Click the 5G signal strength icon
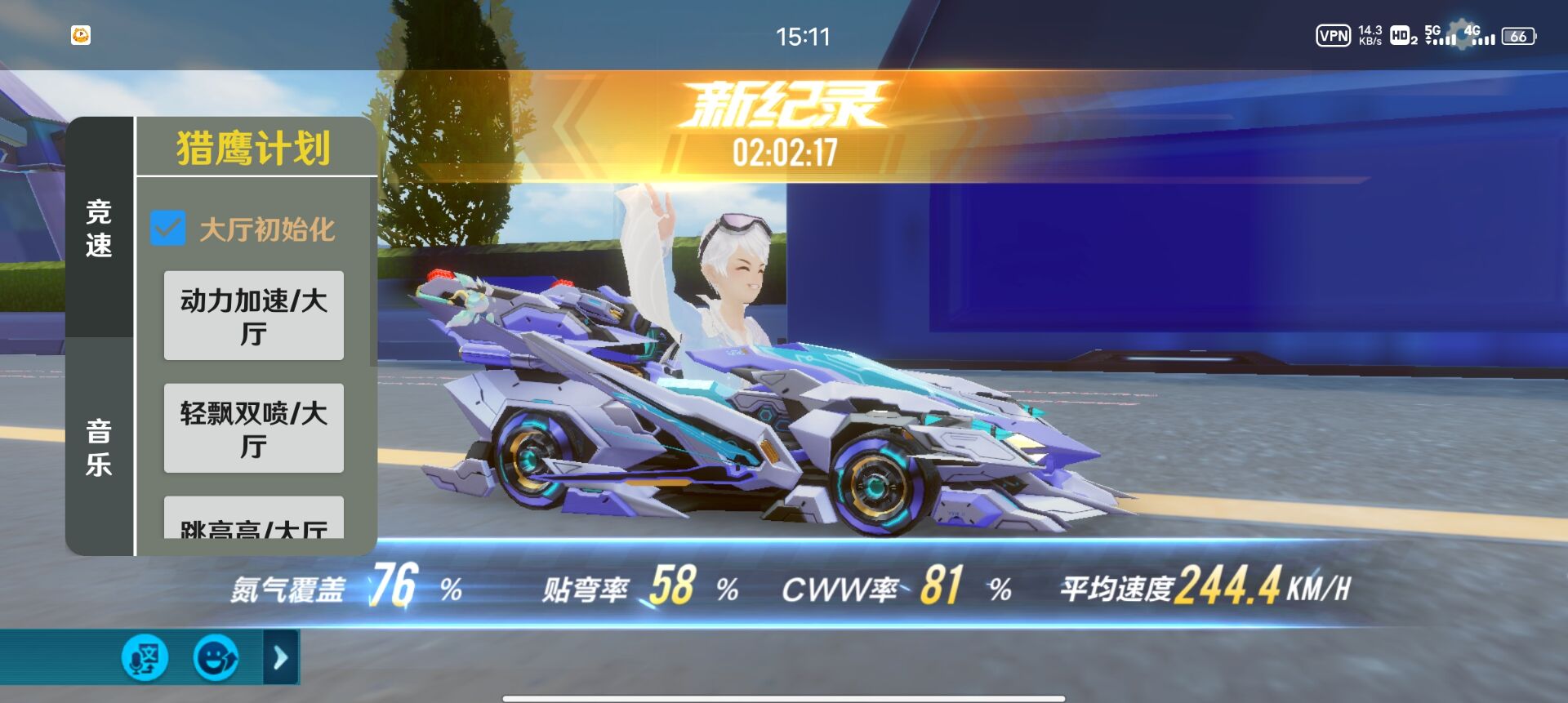This screenshot has height=703, width=1568. click(1441, 36)
